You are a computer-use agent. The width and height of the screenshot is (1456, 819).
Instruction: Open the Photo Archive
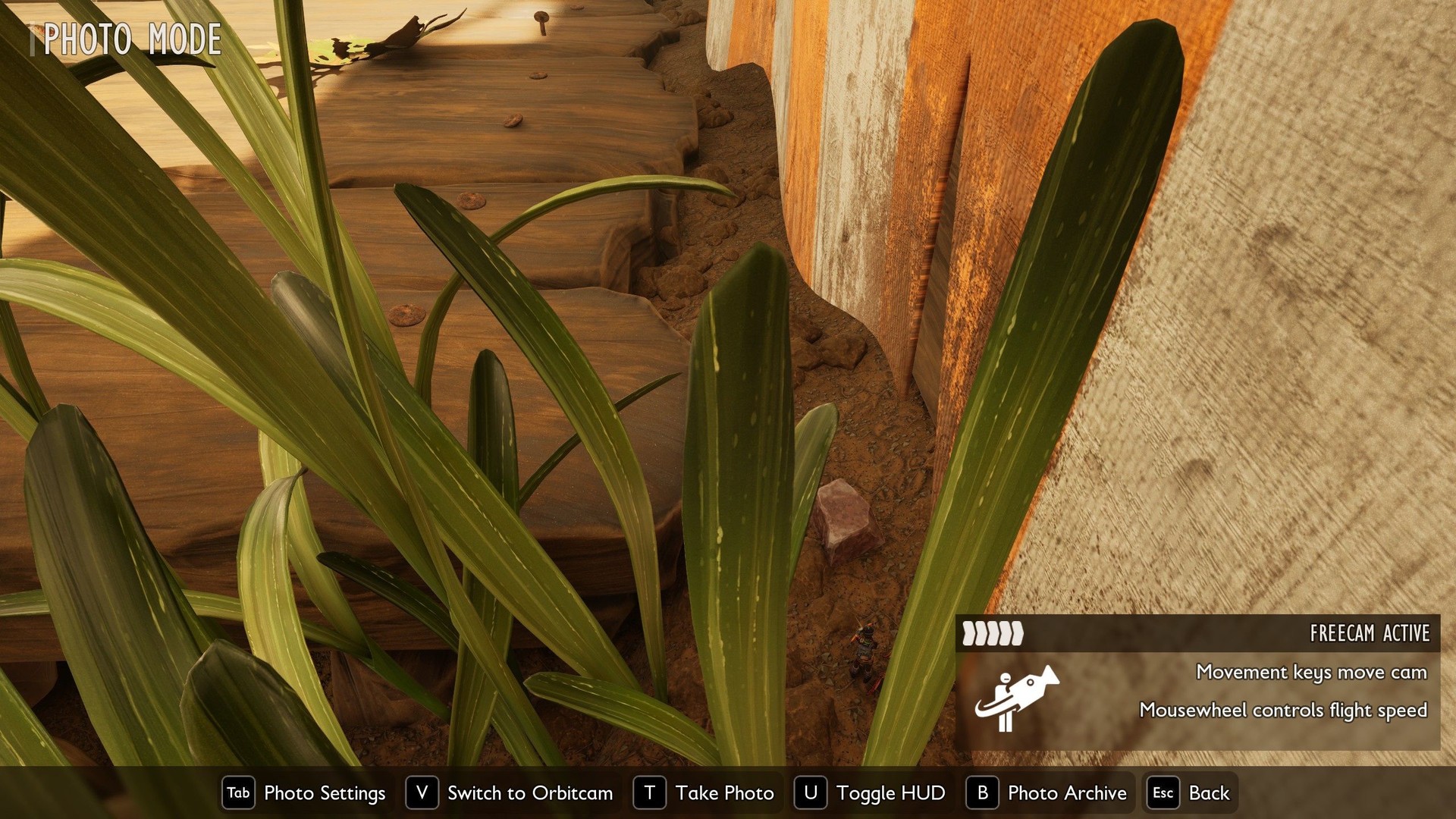pos(1047,793)
